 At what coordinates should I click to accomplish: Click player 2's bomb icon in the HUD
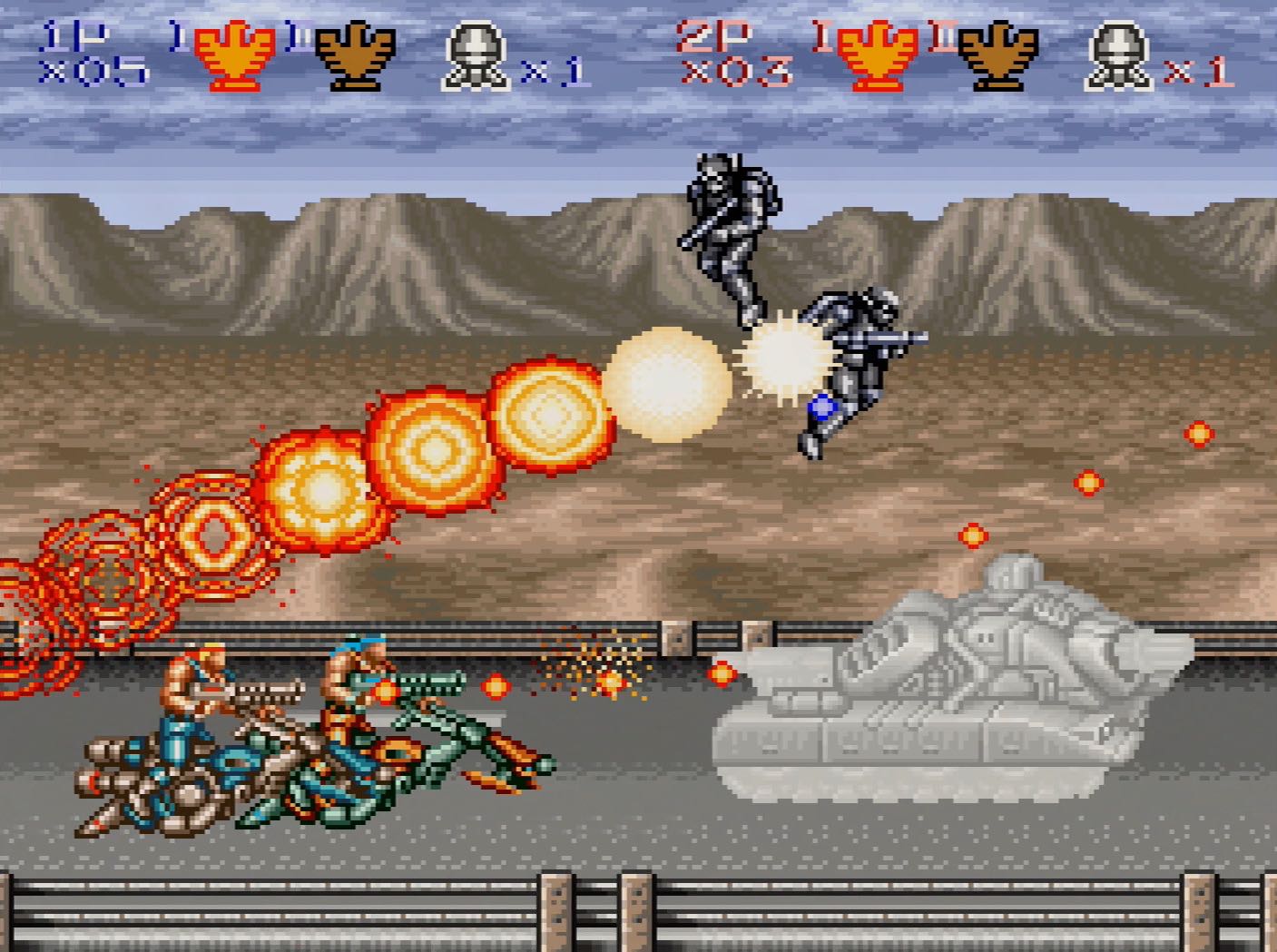[x=1118, y=54]
